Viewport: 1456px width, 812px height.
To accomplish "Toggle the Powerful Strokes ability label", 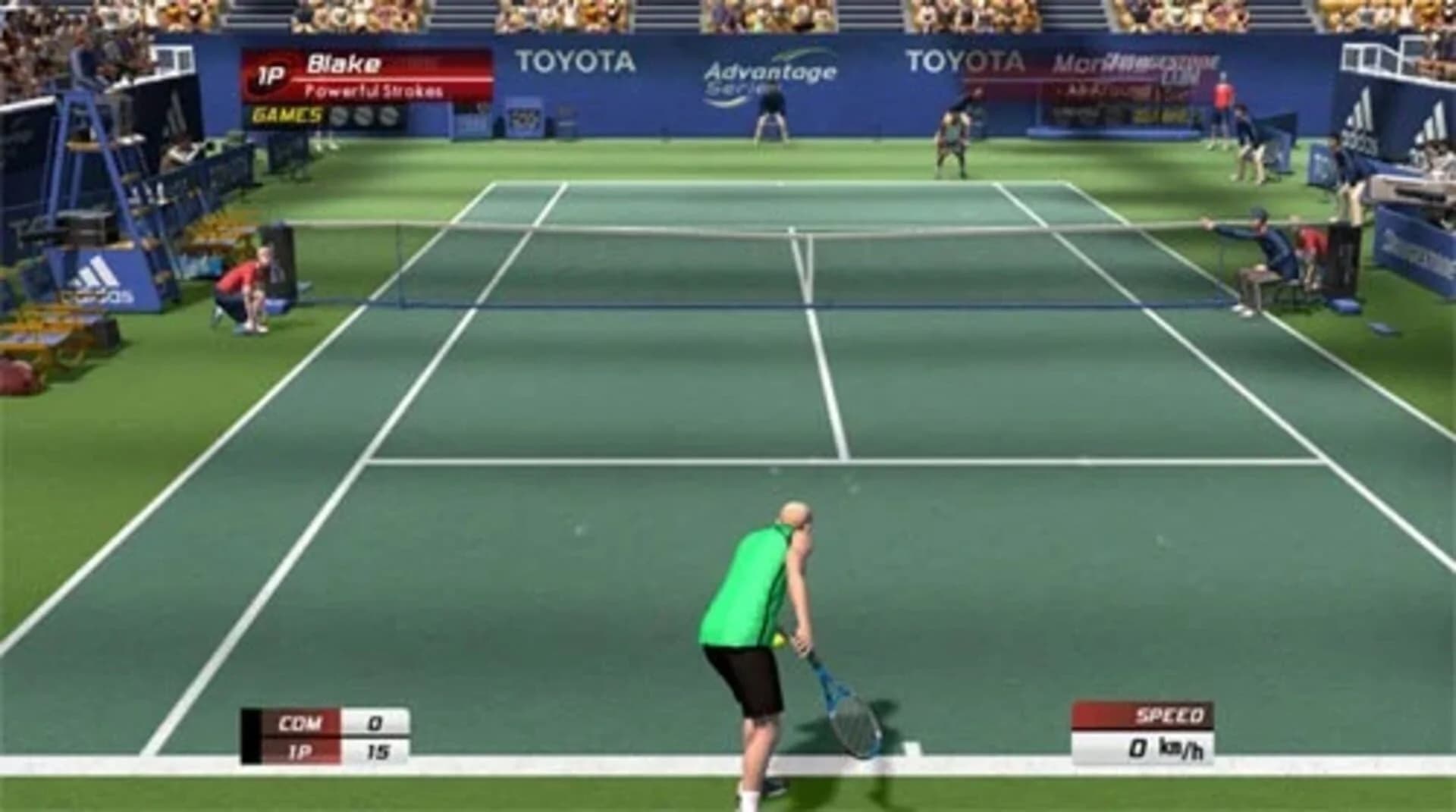I will [373, 90].
